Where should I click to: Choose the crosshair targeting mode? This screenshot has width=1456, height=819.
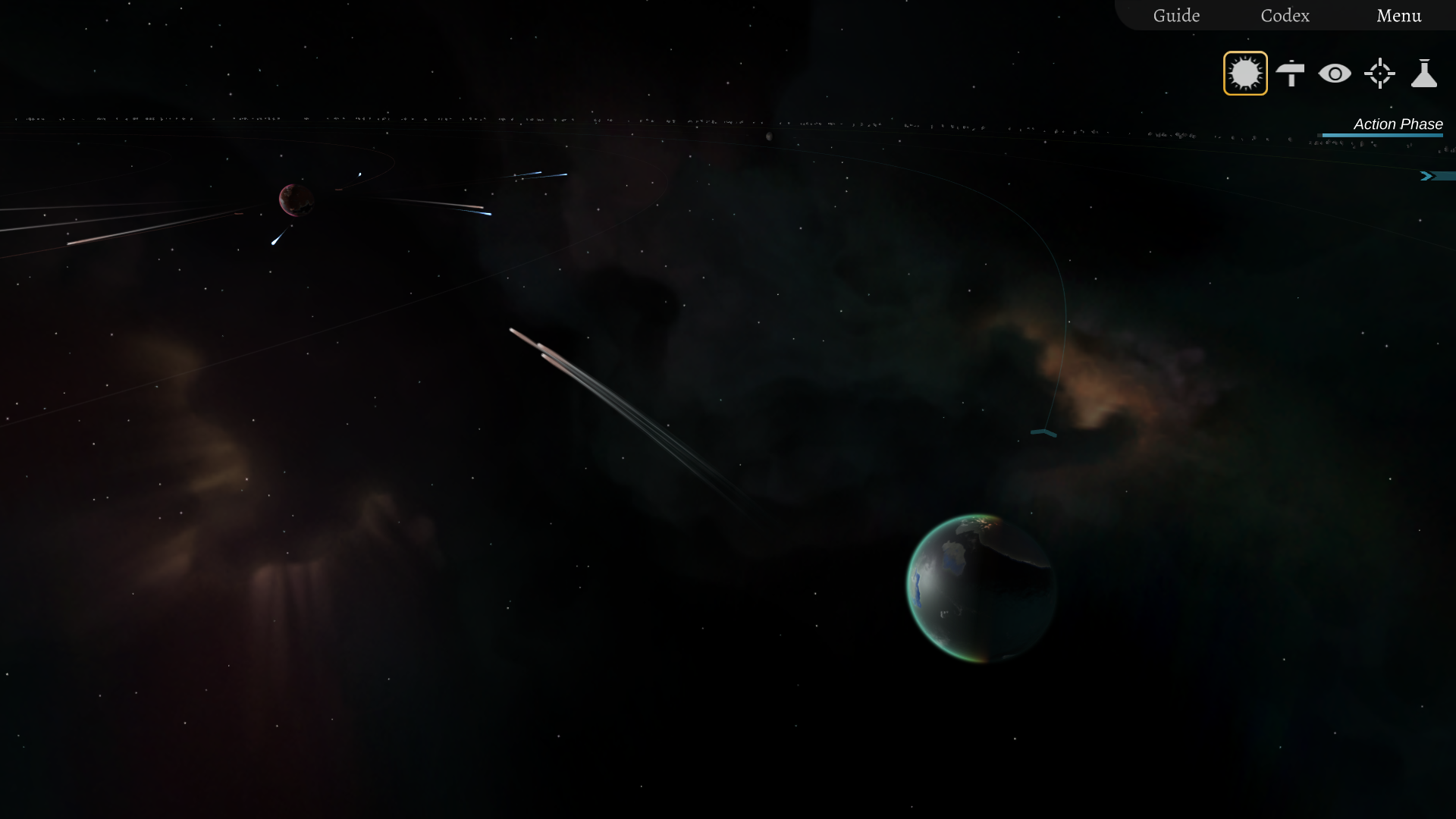(x=1379, y=74)
